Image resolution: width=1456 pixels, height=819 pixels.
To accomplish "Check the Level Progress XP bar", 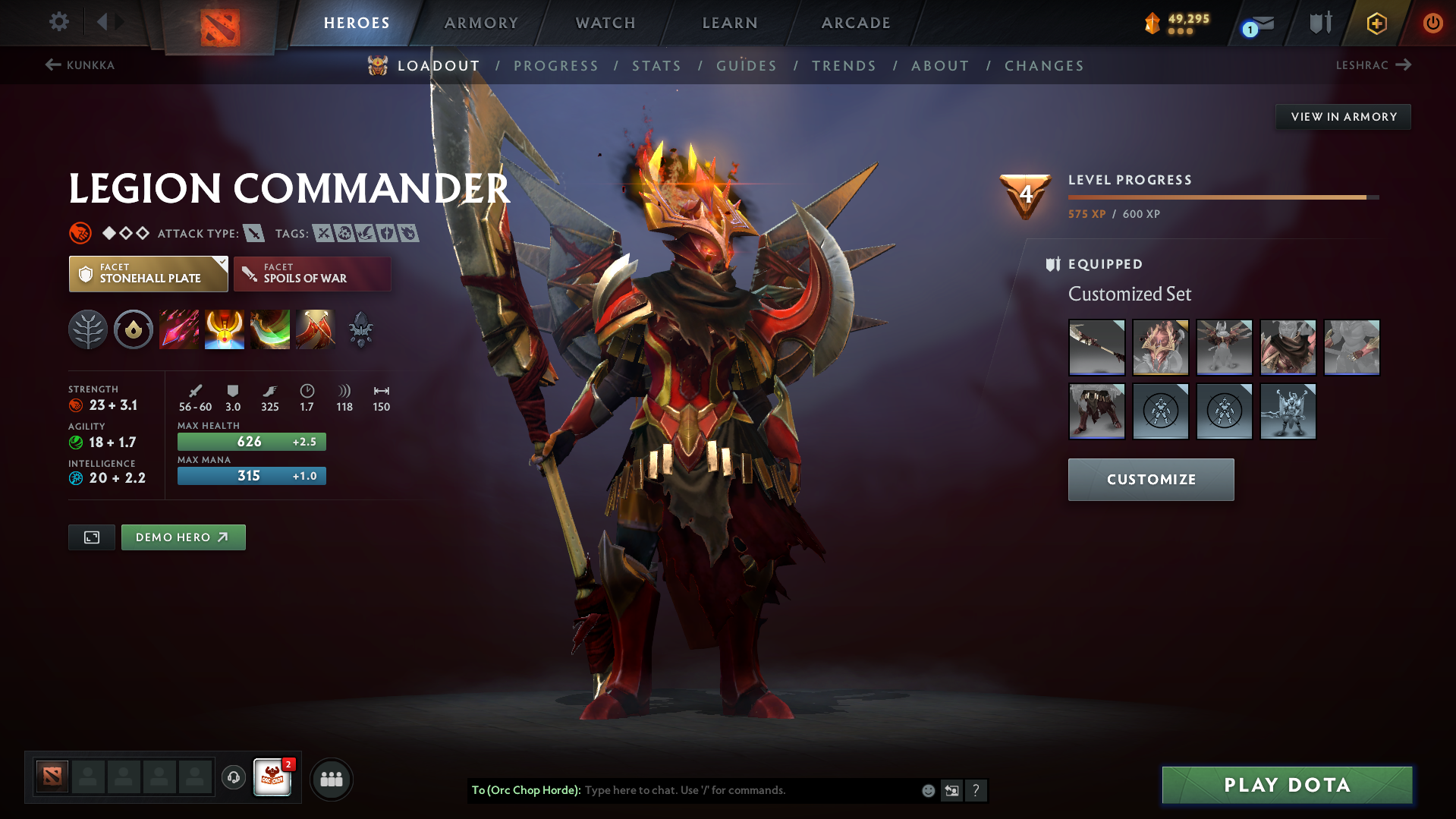I will [x=1222, y=196].
